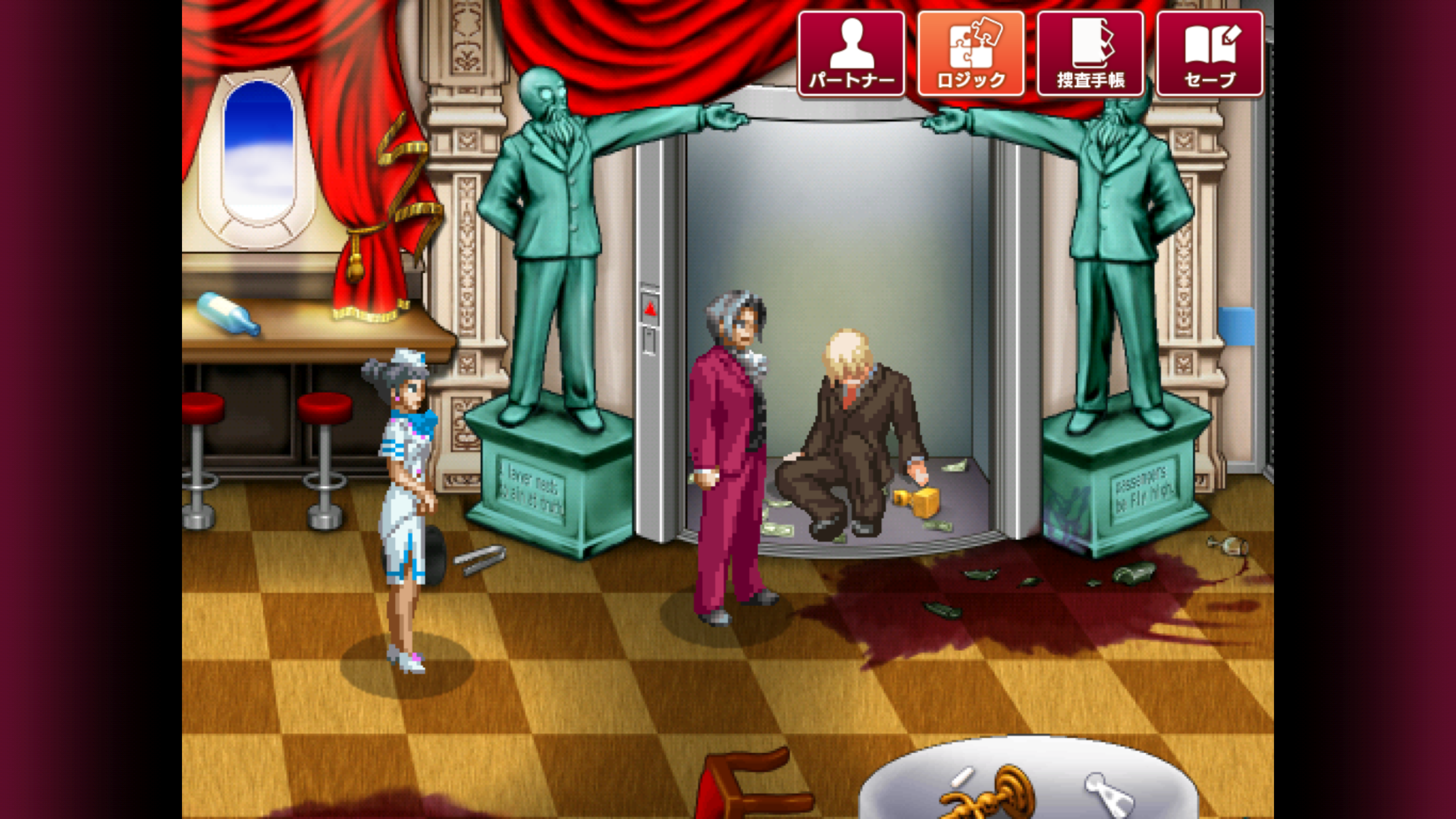Select the セーブ (Save) book icon
1456x819 pixels.
click(x=1209, y=54)
